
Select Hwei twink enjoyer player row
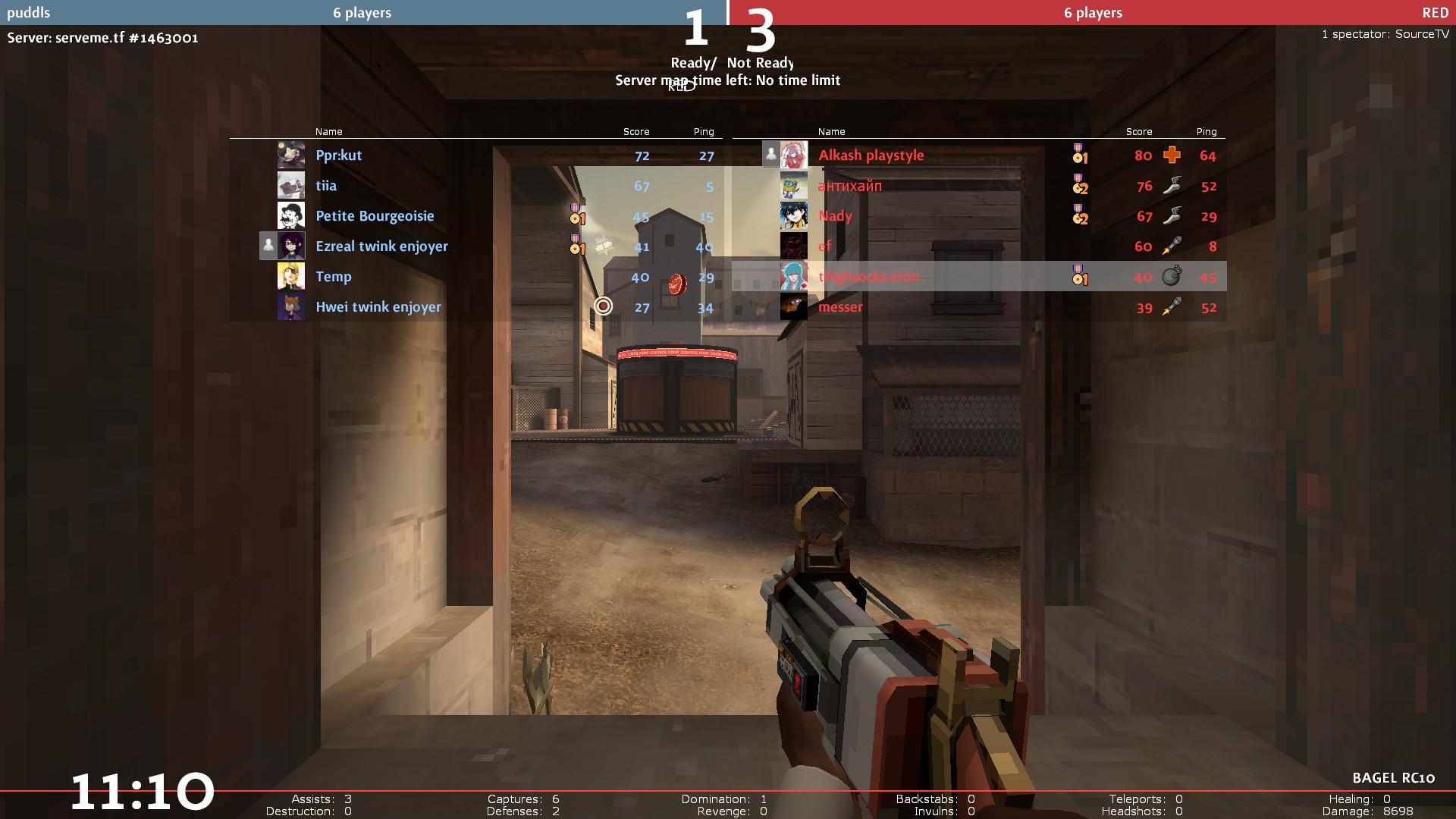[378, 307]
